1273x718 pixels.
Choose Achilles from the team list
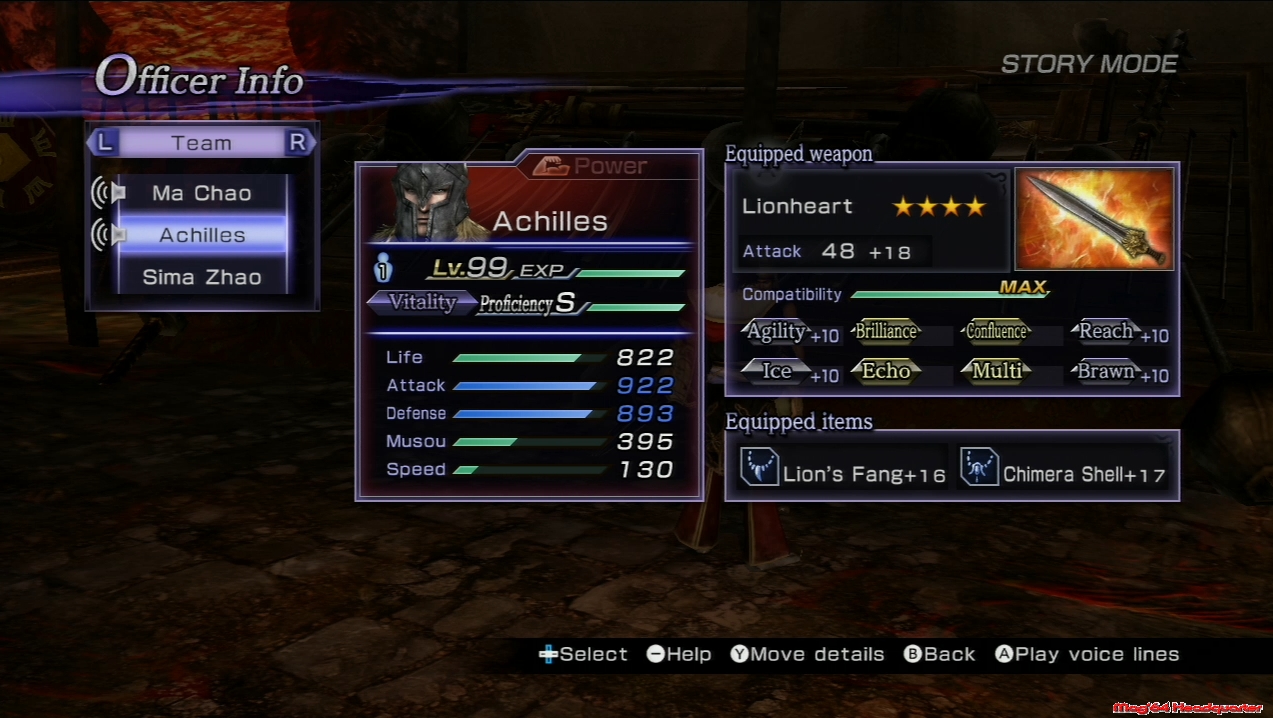202,235
